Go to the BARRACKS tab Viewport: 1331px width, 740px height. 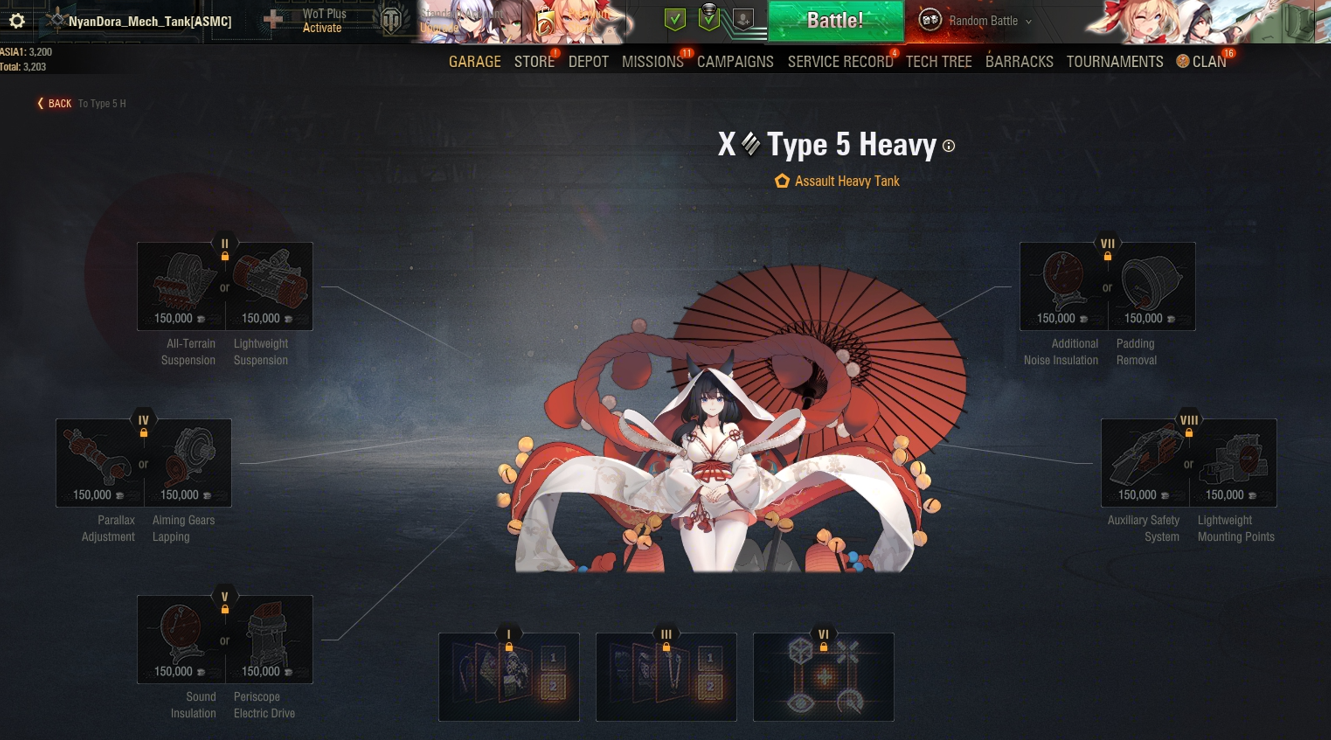(x=1019, y=62)
